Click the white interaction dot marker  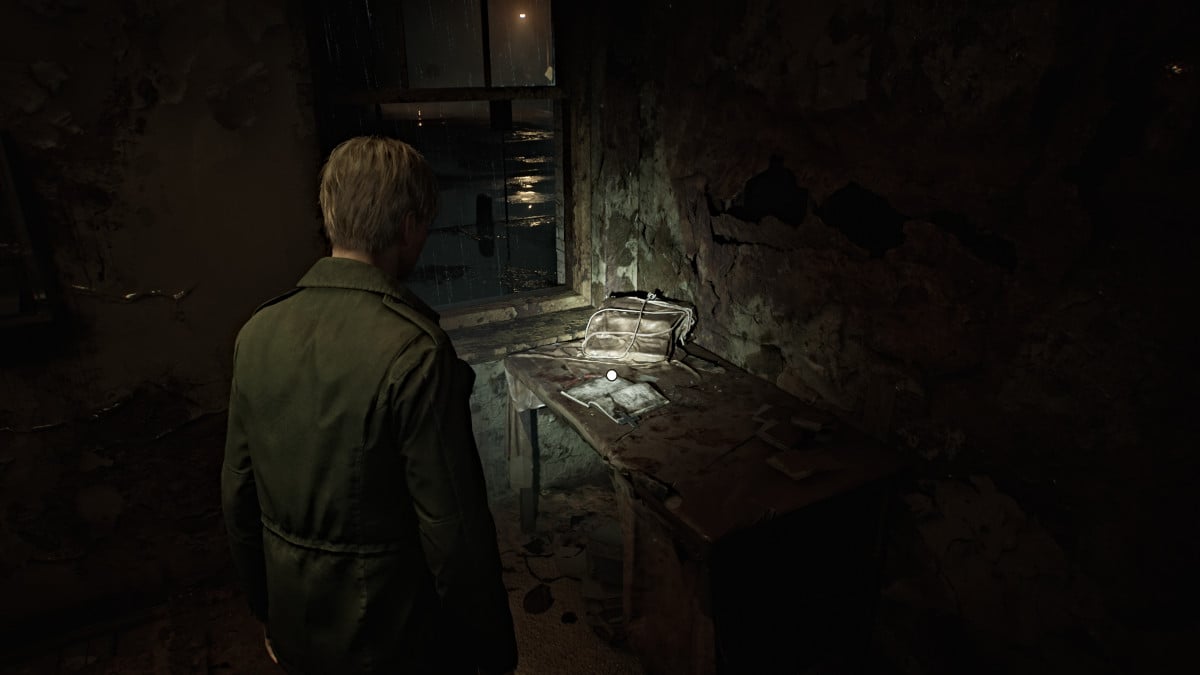[x=611, y=375]
